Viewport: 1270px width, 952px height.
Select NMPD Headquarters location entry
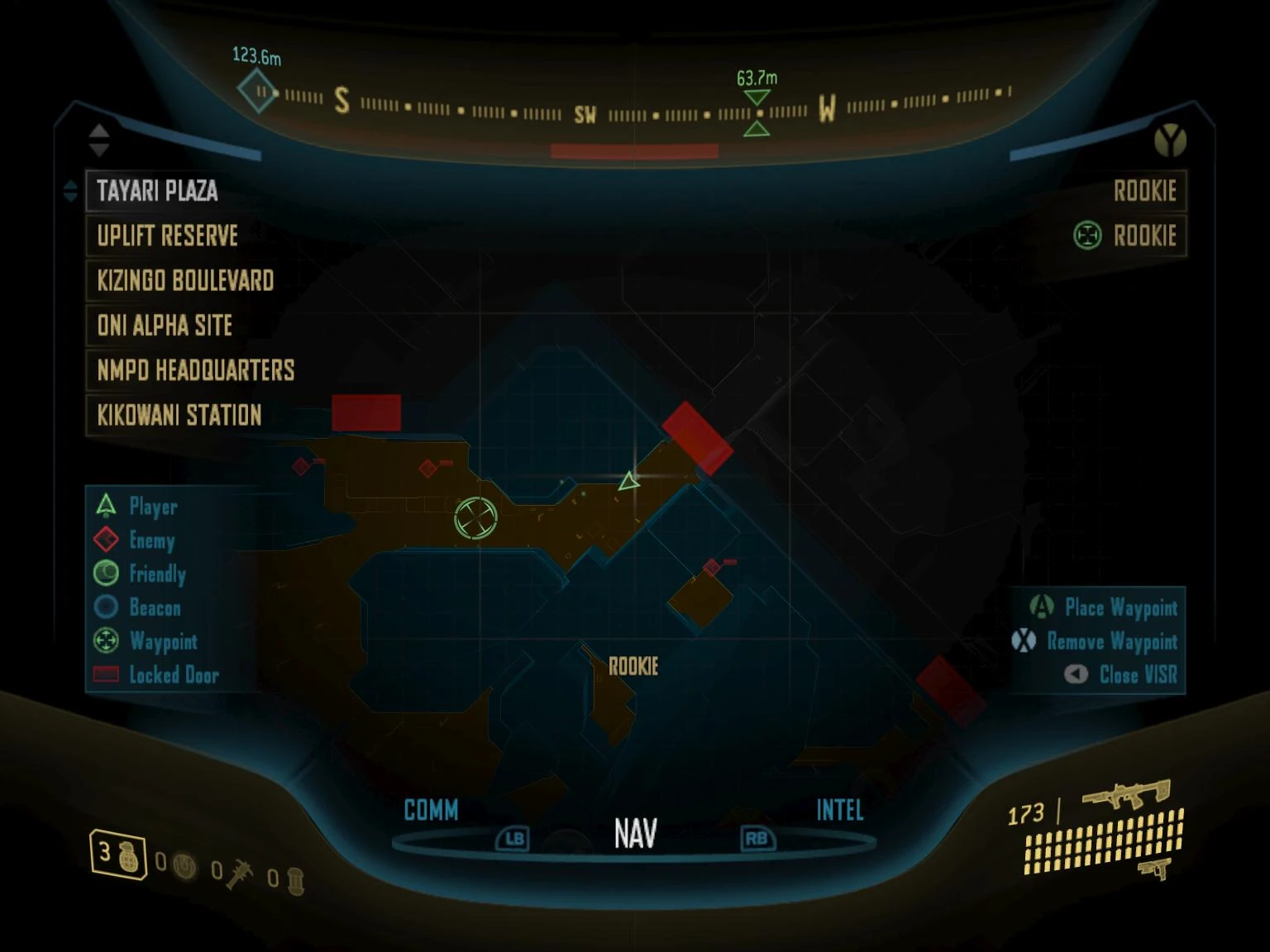click(196, 369)
